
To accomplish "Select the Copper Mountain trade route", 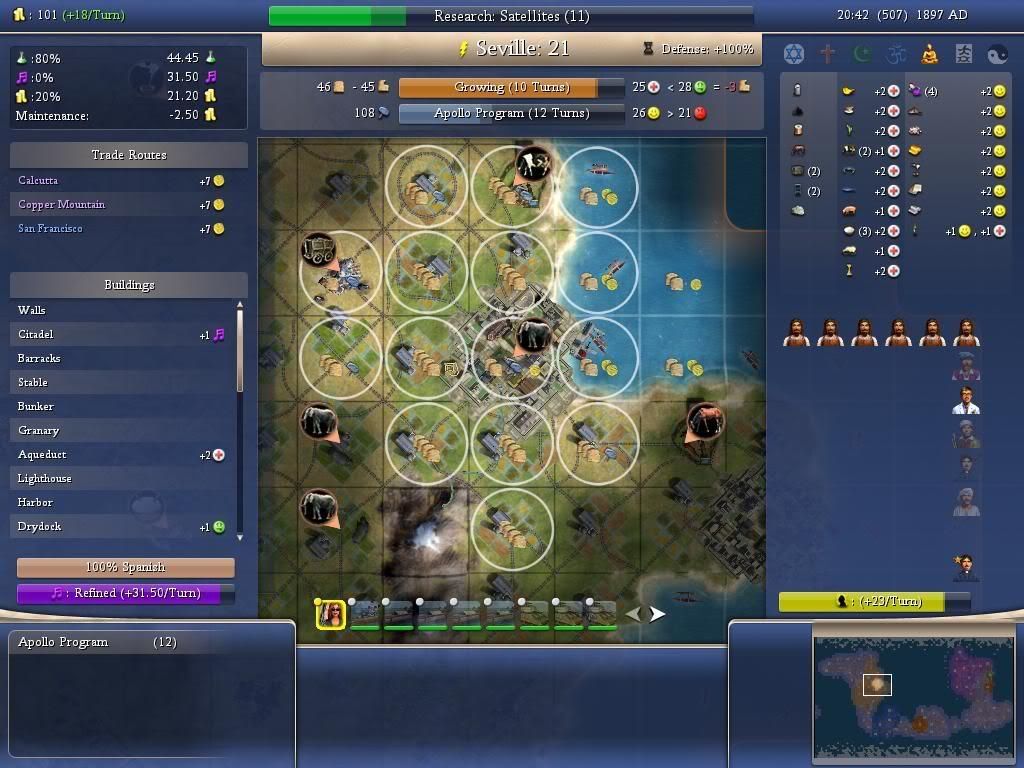I will click(61, 205).
